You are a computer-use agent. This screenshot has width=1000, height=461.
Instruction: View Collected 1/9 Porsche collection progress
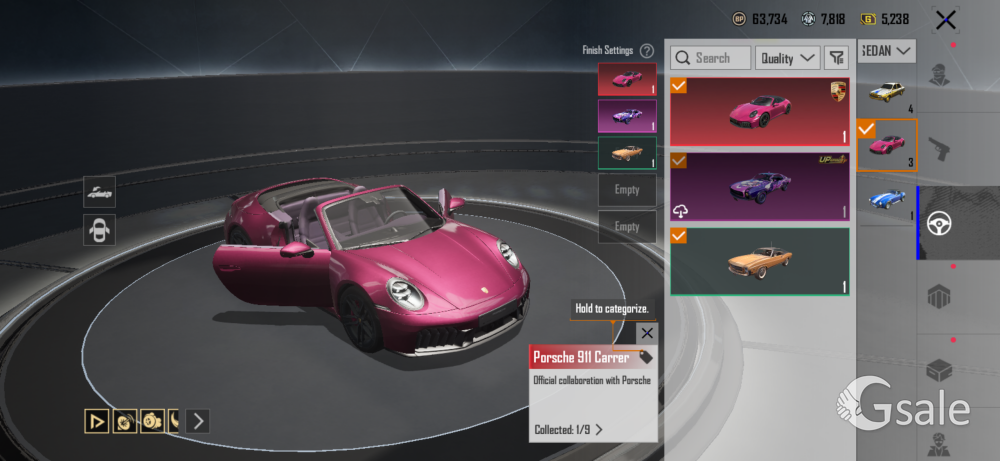tap(569, 430)
